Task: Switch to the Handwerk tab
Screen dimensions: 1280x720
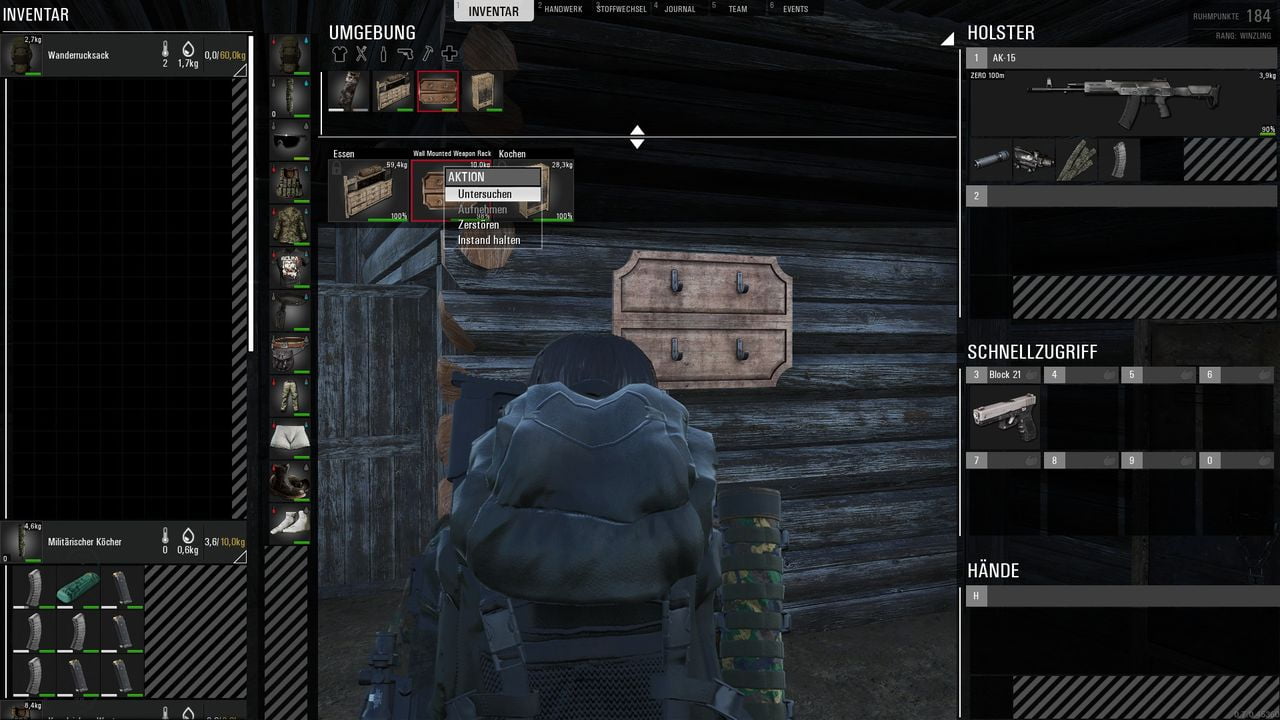Action: pyautogui.click(x=563, y=9)
